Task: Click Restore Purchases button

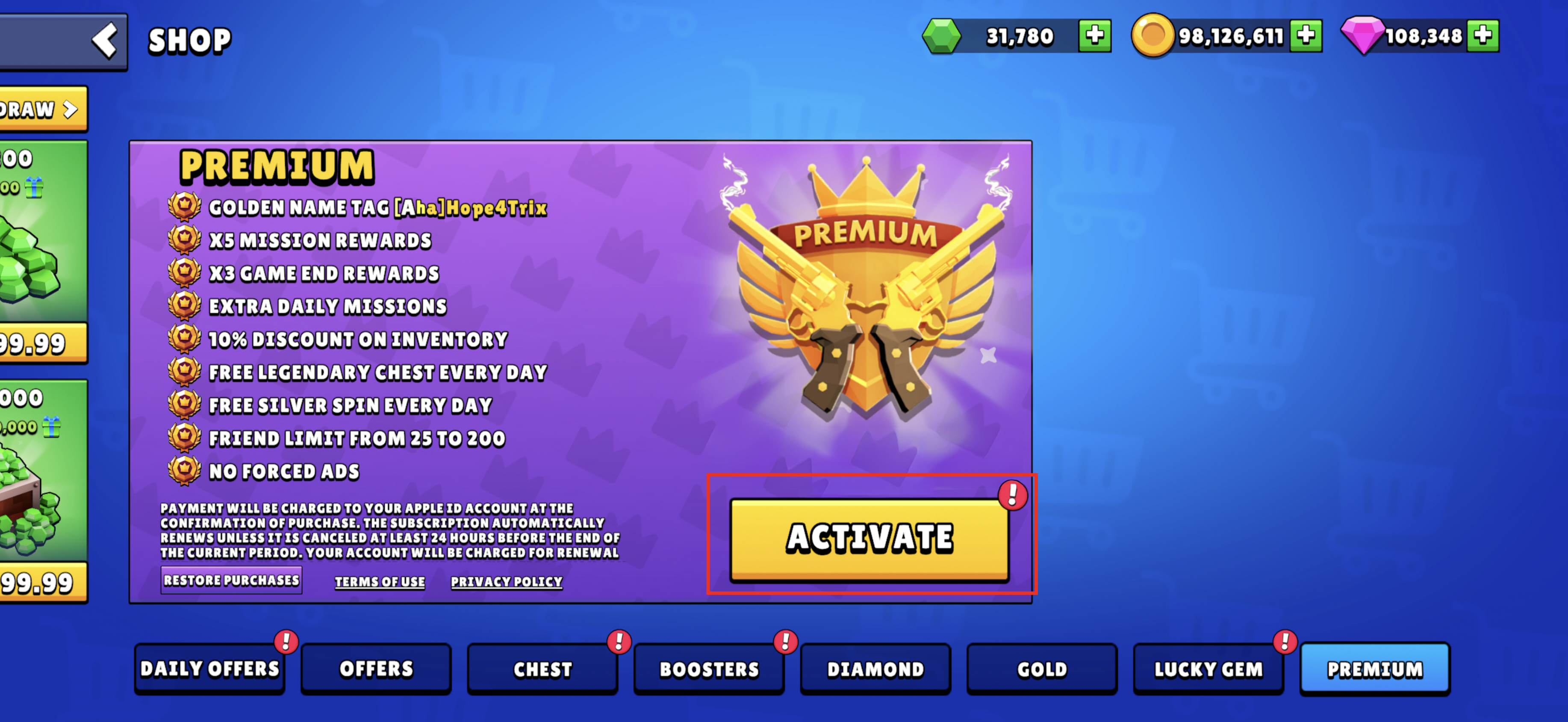Action: pos(231,580)
